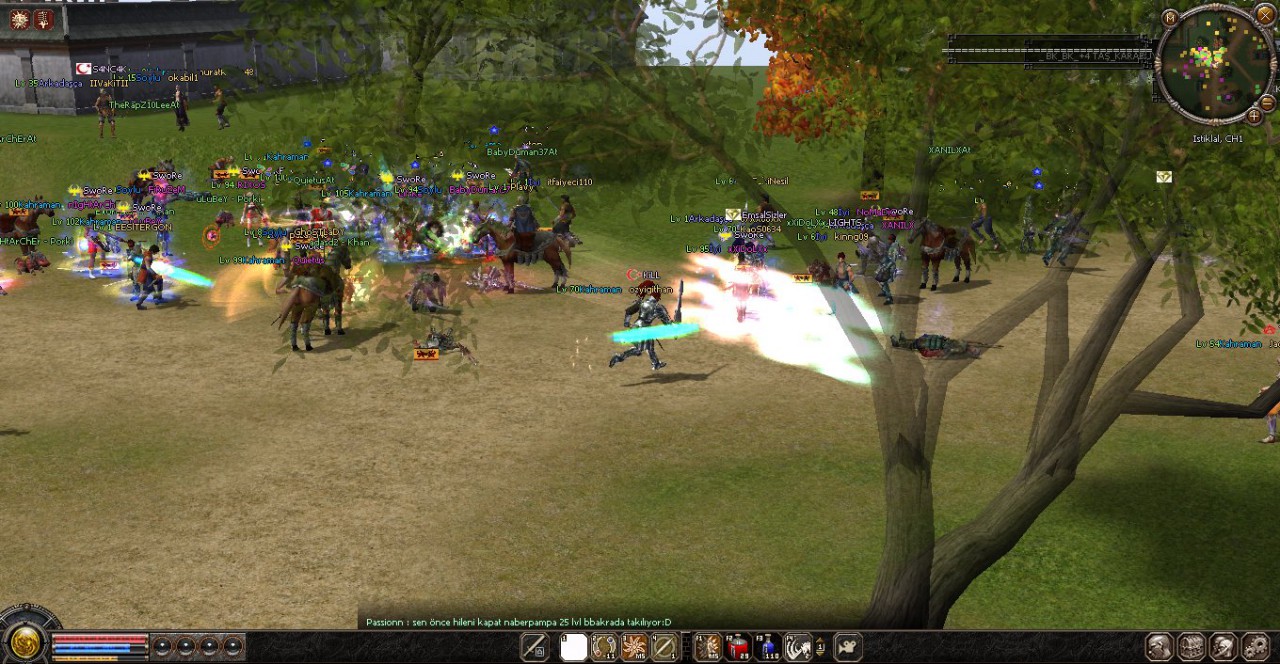Use the blank white item in quickslot 1

pos(573,648)
